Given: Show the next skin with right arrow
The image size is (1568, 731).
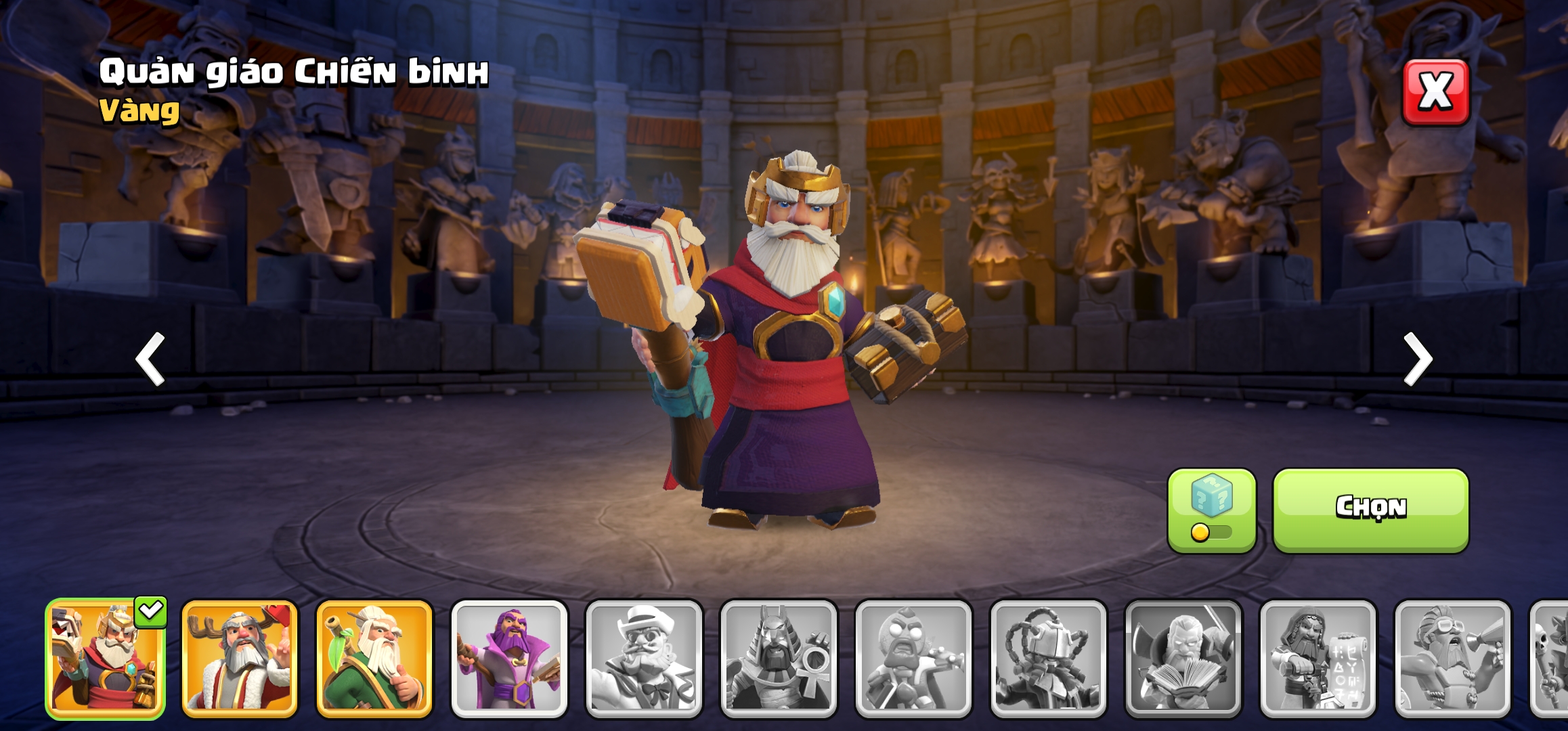Looking at the screenshot, I should (1418, 359).
